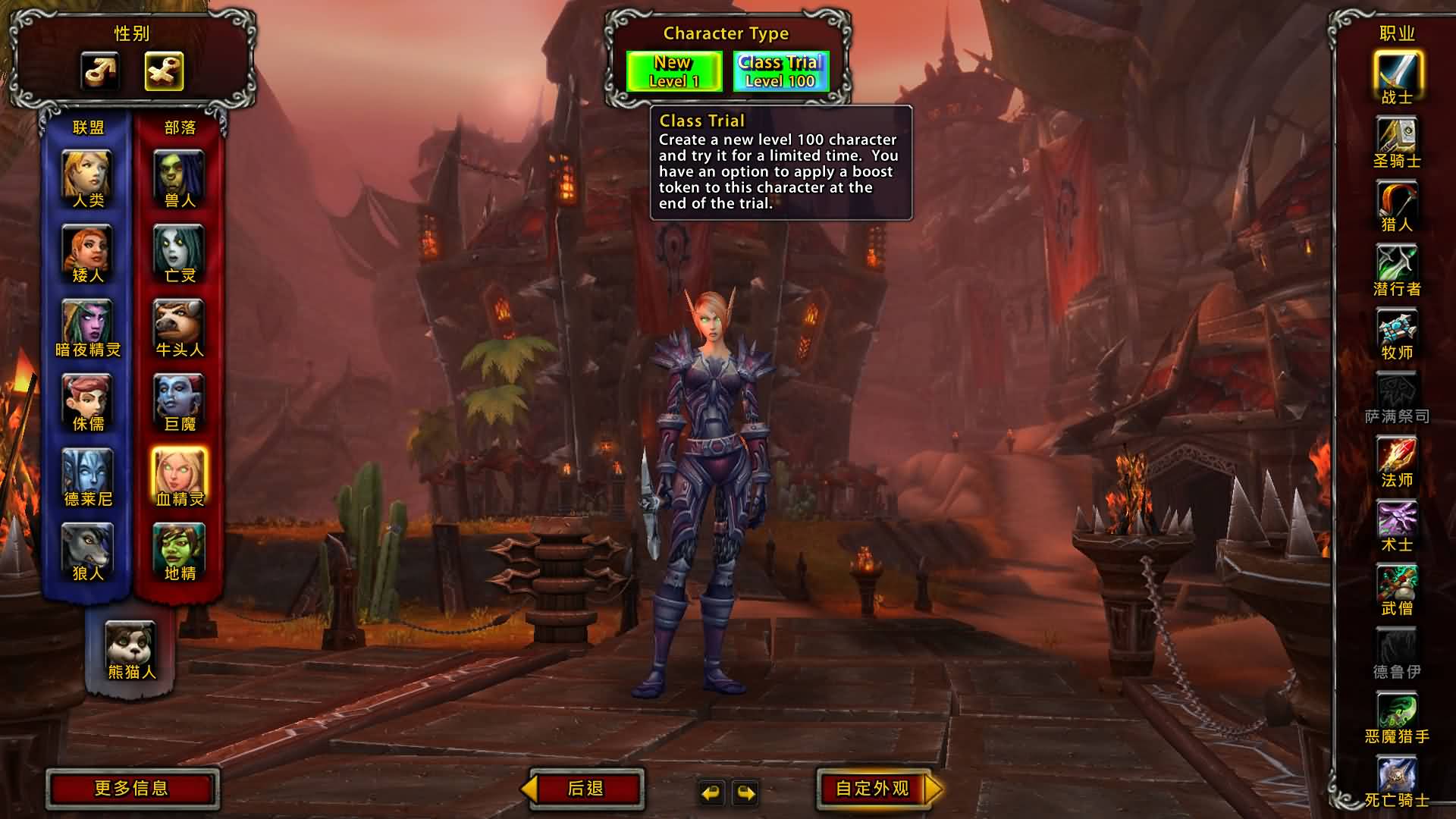Go back with the 后退 button
1456x819 pixels.
(585, 789)
